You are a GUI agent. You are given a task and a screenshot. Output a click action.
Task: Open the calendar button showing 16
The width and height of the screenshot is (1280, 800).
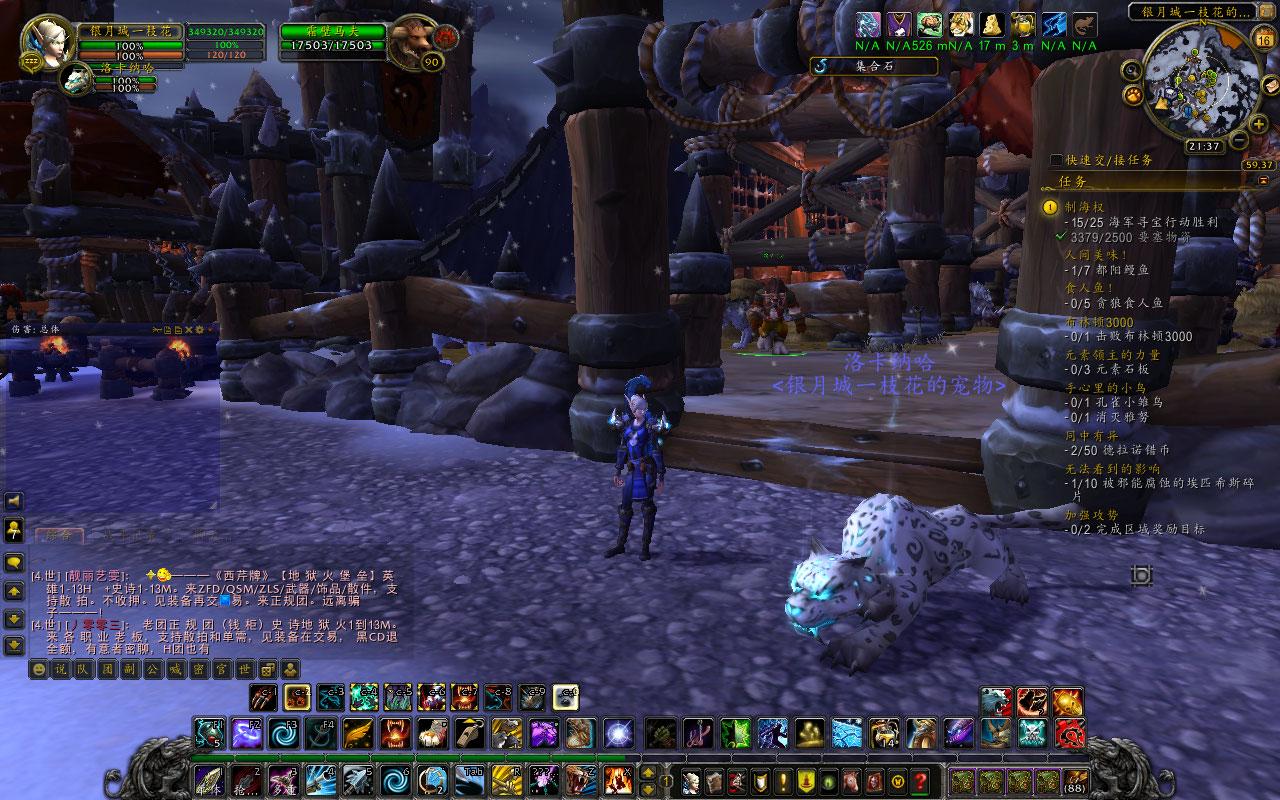(x=1263, y=40)
